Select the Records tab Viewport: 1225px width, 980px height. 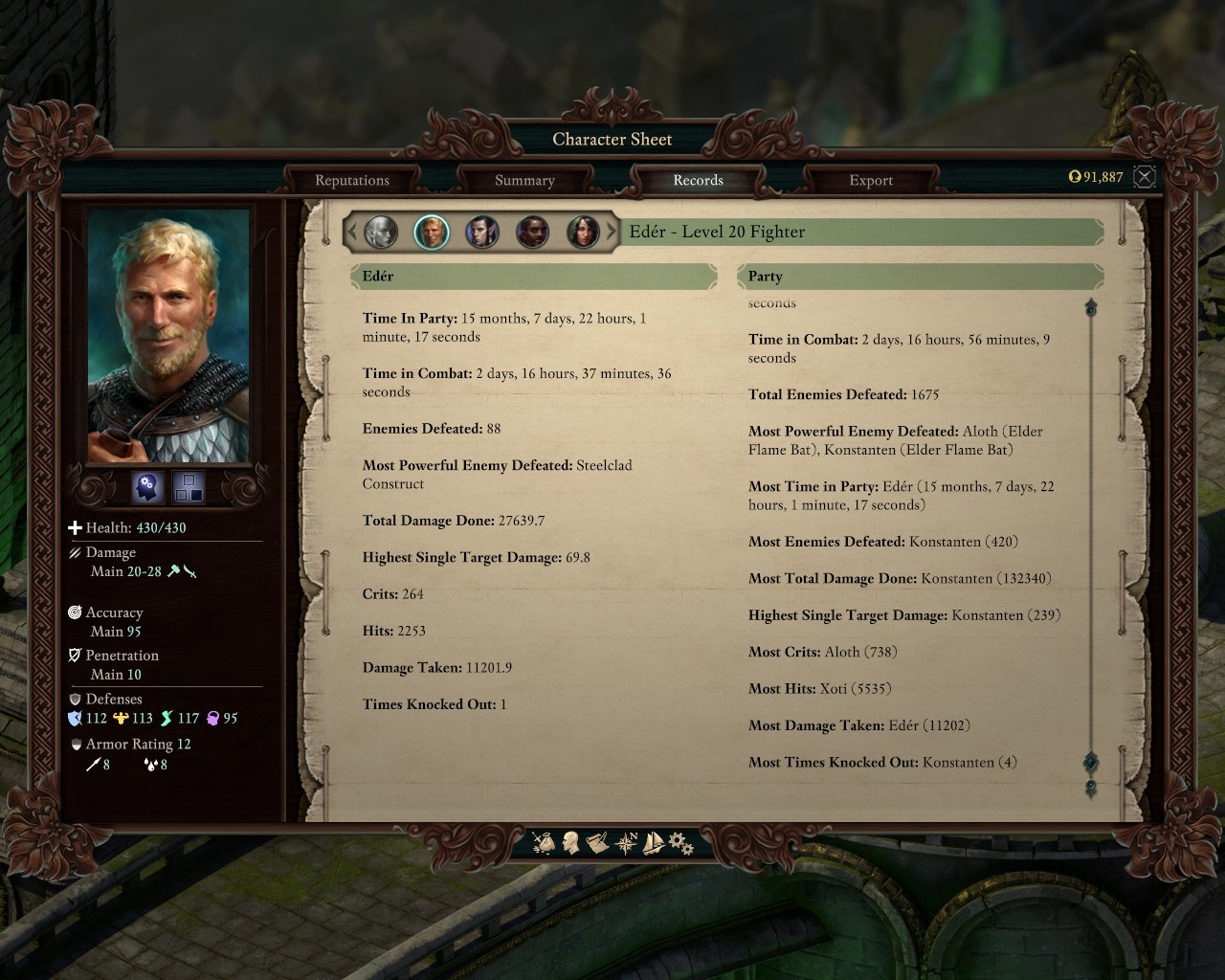point(698,180)
